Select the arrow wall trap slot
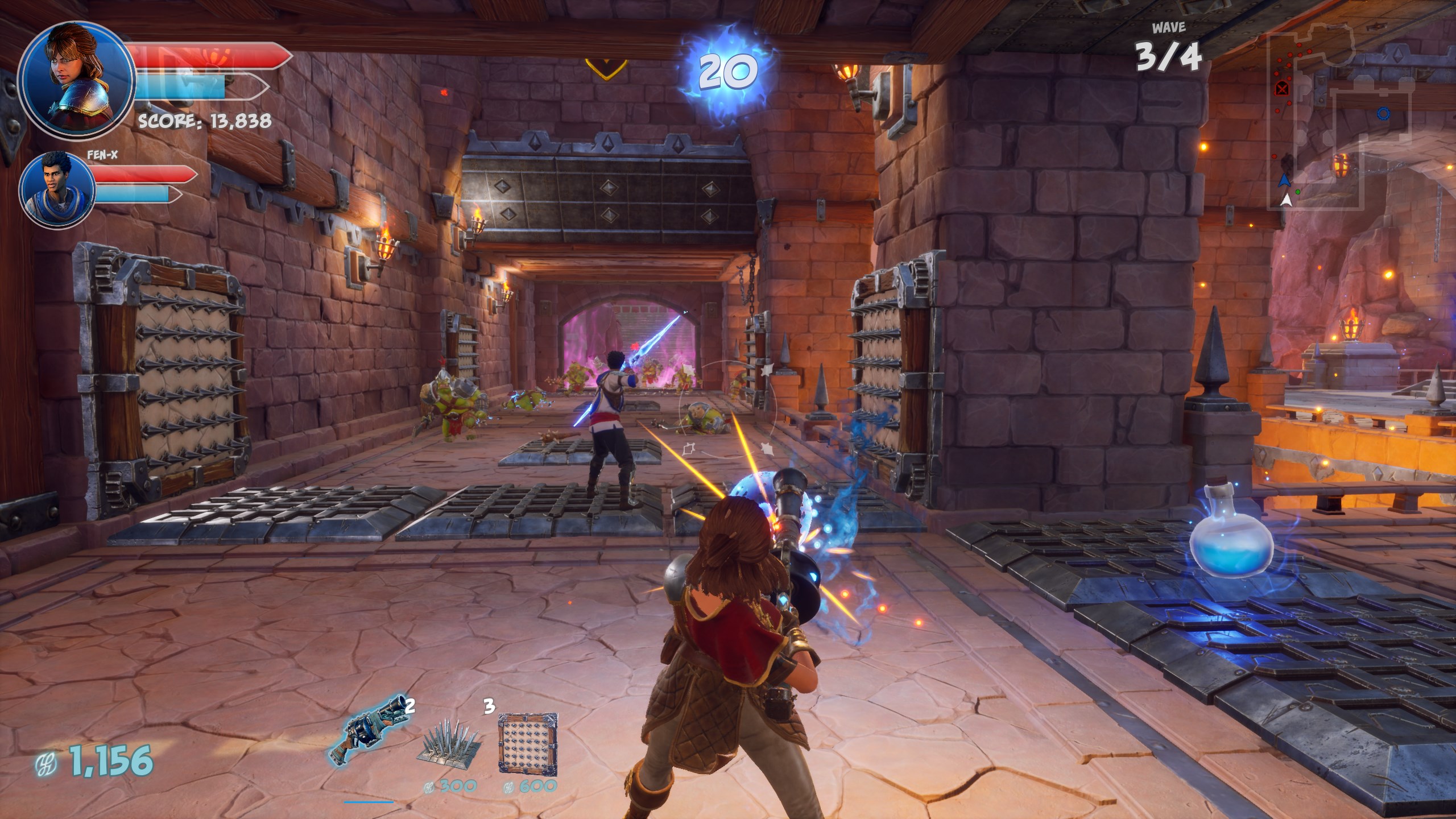This screenshot has height=819, width=1456. 527,743
